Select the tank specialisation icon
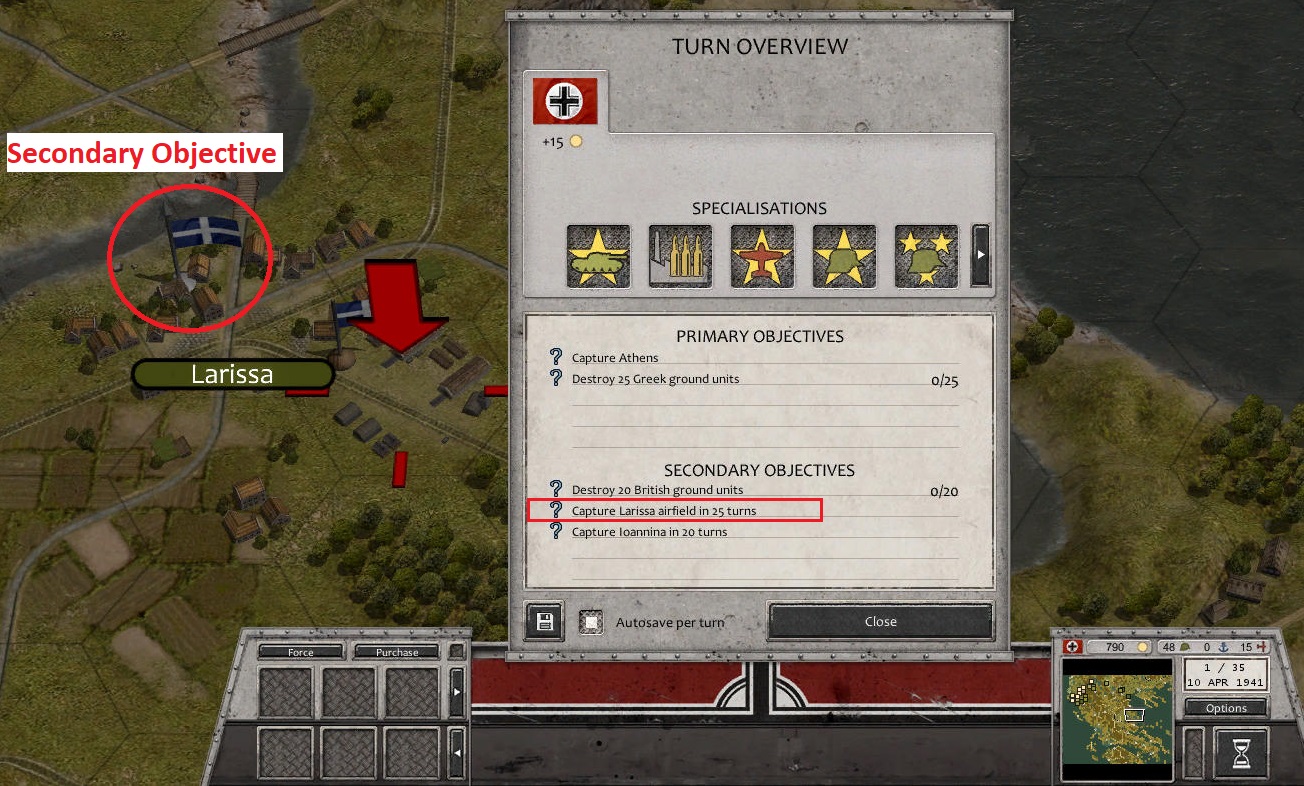The width and height of the screenshot is (1304, 786). (x=598, y=255)
